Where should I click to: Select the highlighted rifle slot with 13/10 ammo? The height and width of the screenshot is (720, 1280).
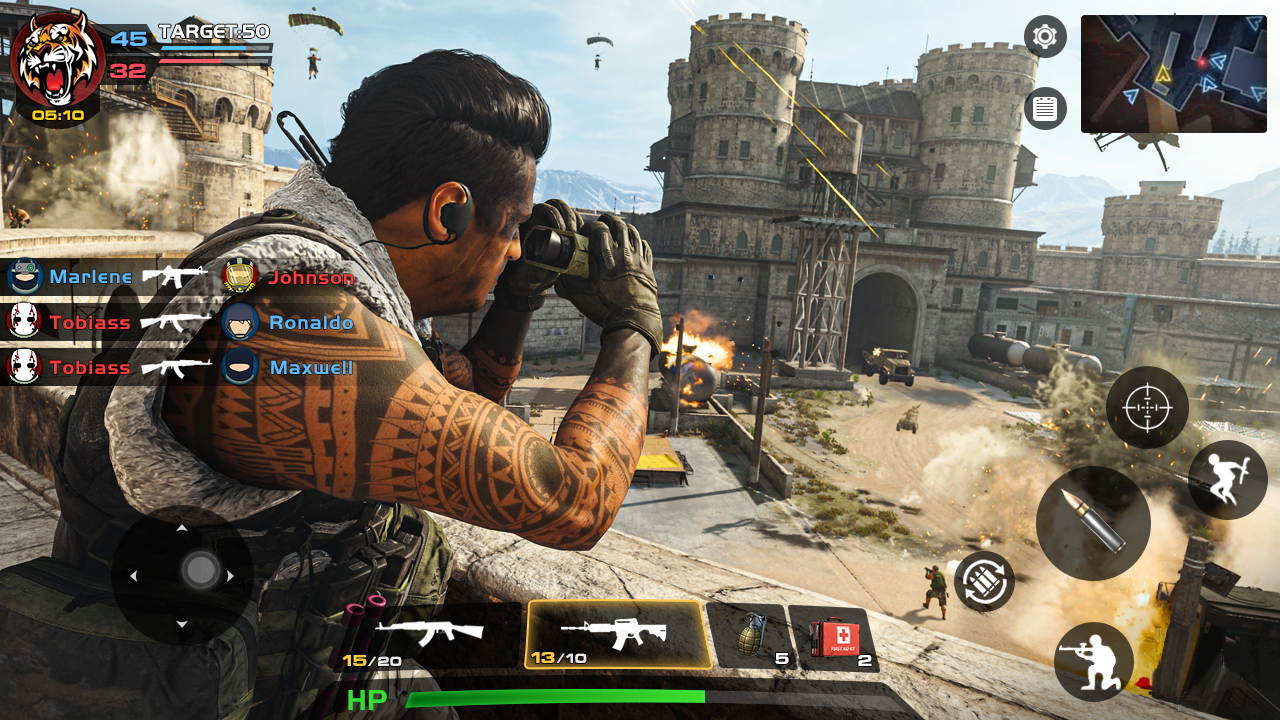(x=618, y=635)
